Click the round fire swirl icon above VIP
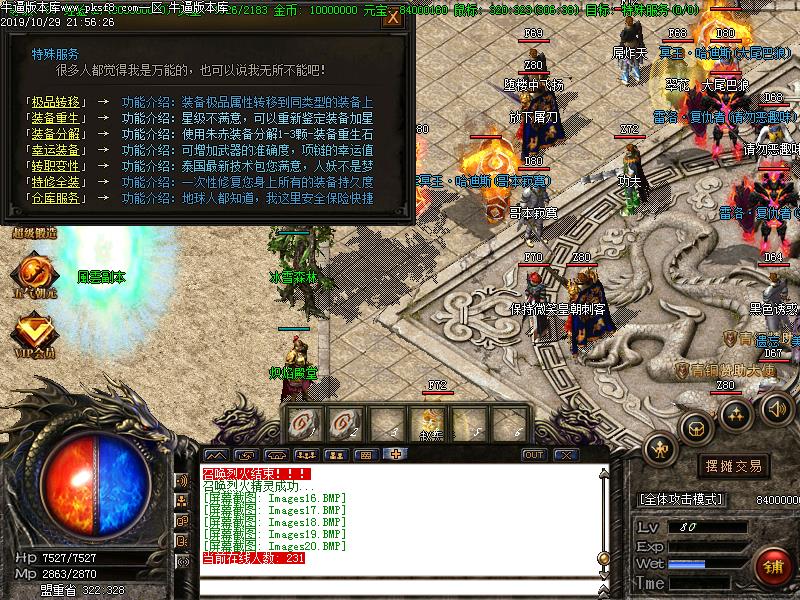Screen dimensions: 800x600 click(34, 271)
